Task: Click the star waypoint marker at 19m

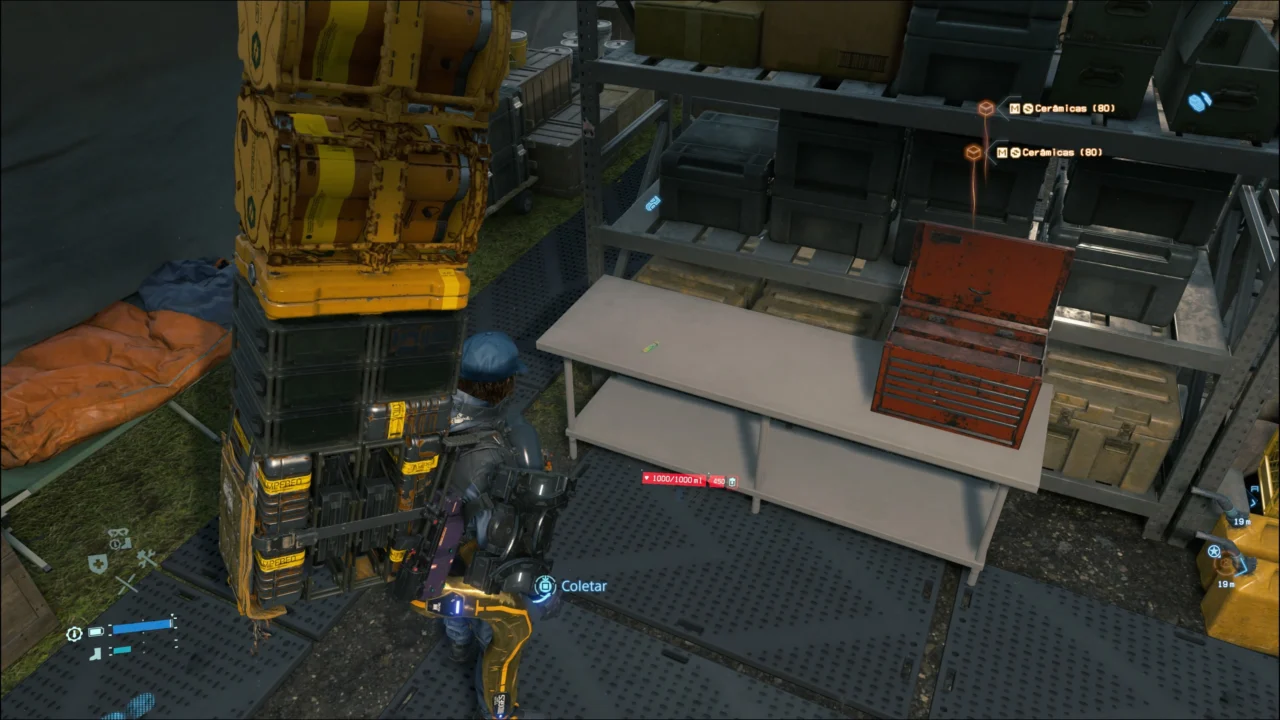Action: pyautogui.click(x=1214, y=552)
